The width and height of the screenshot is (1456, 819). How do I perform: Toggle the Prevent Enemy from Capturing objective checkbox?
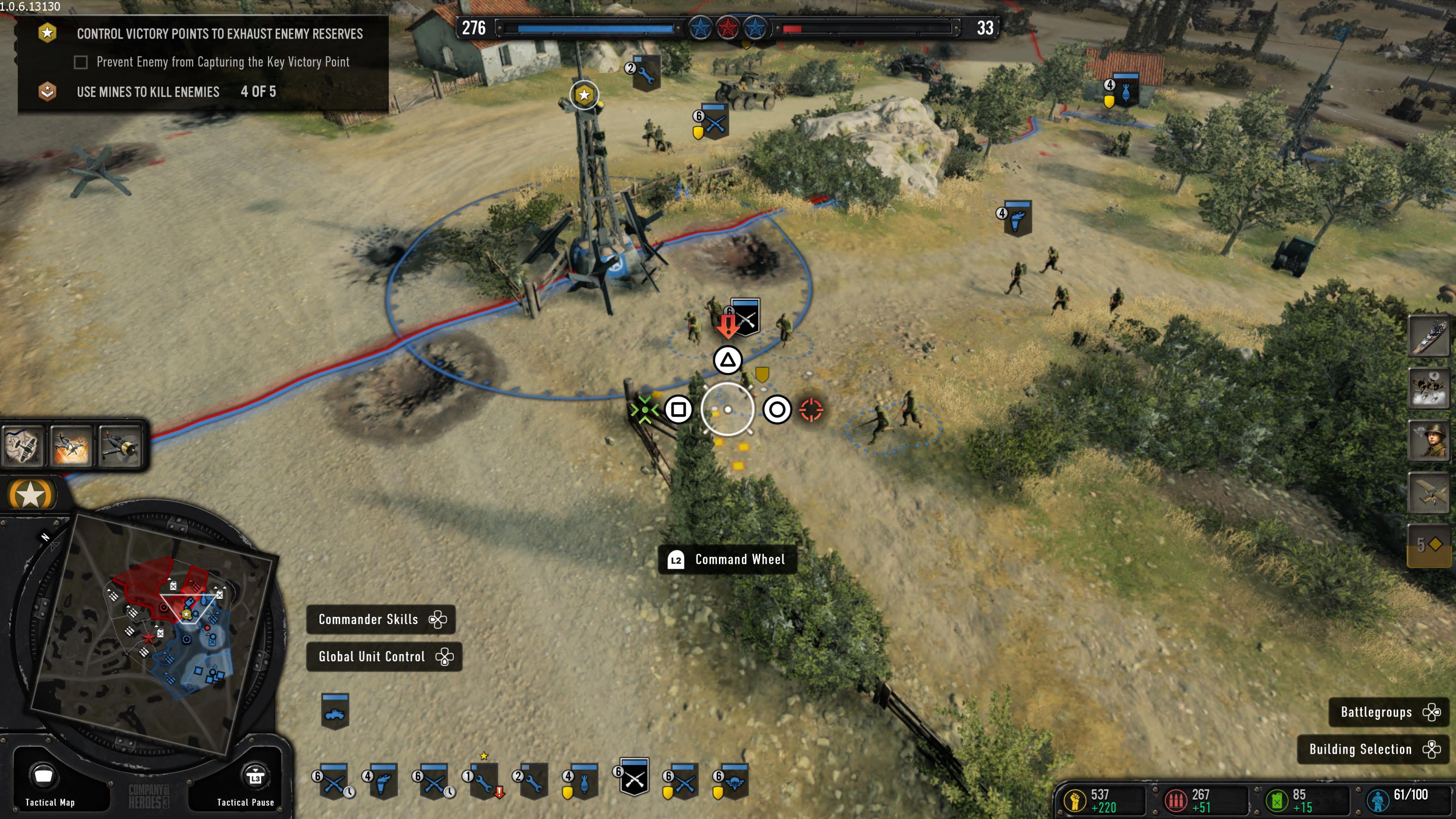tap(81, 62)
